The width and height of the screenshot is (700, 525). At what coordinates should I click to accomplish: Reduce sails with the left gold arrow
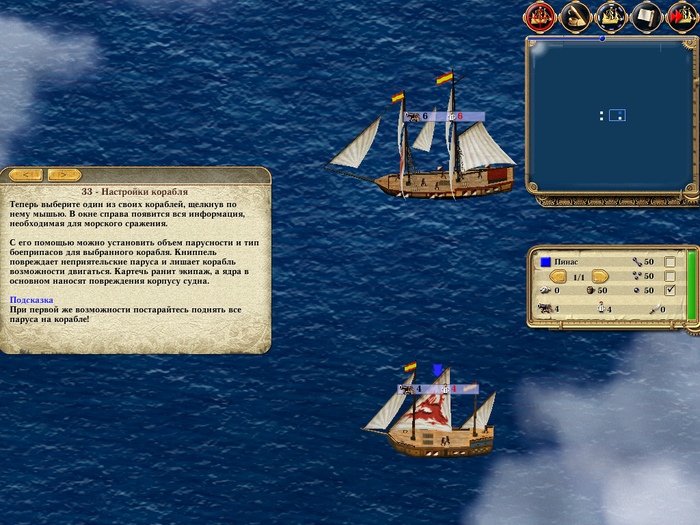pyautogui.click(x=558, y=276)
